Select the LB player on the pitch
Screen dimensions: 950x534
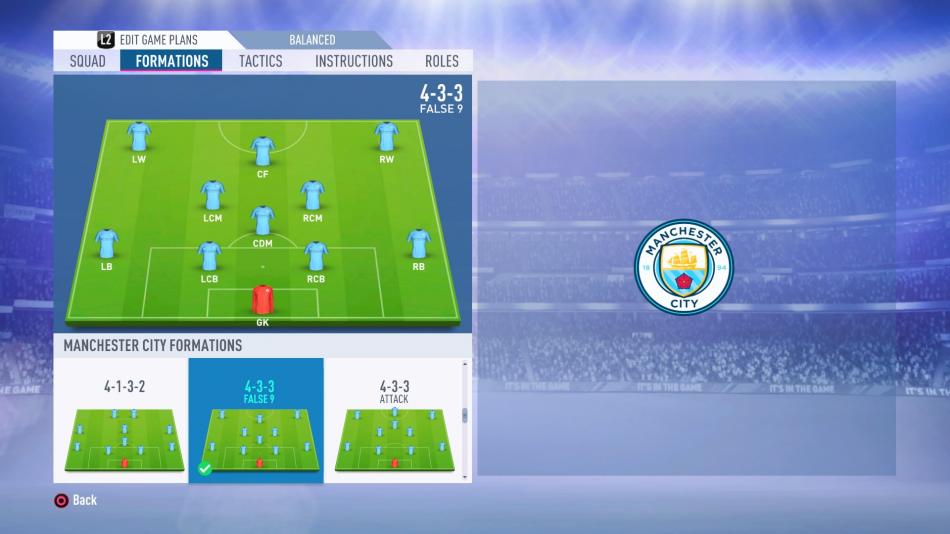(106, 244)
